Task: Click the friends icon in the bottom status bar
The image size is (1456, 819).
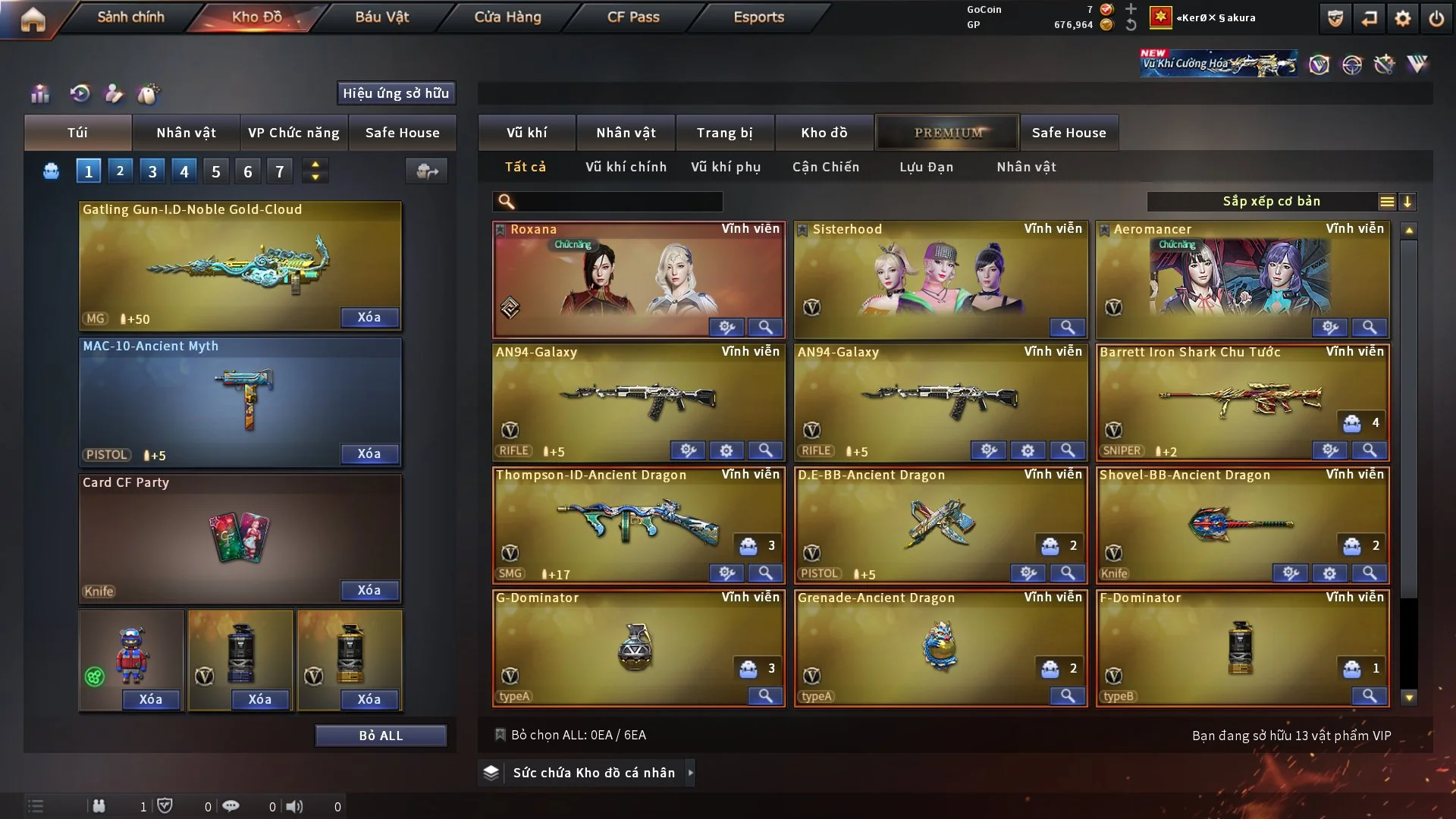Action: click(x=99, y=806)
